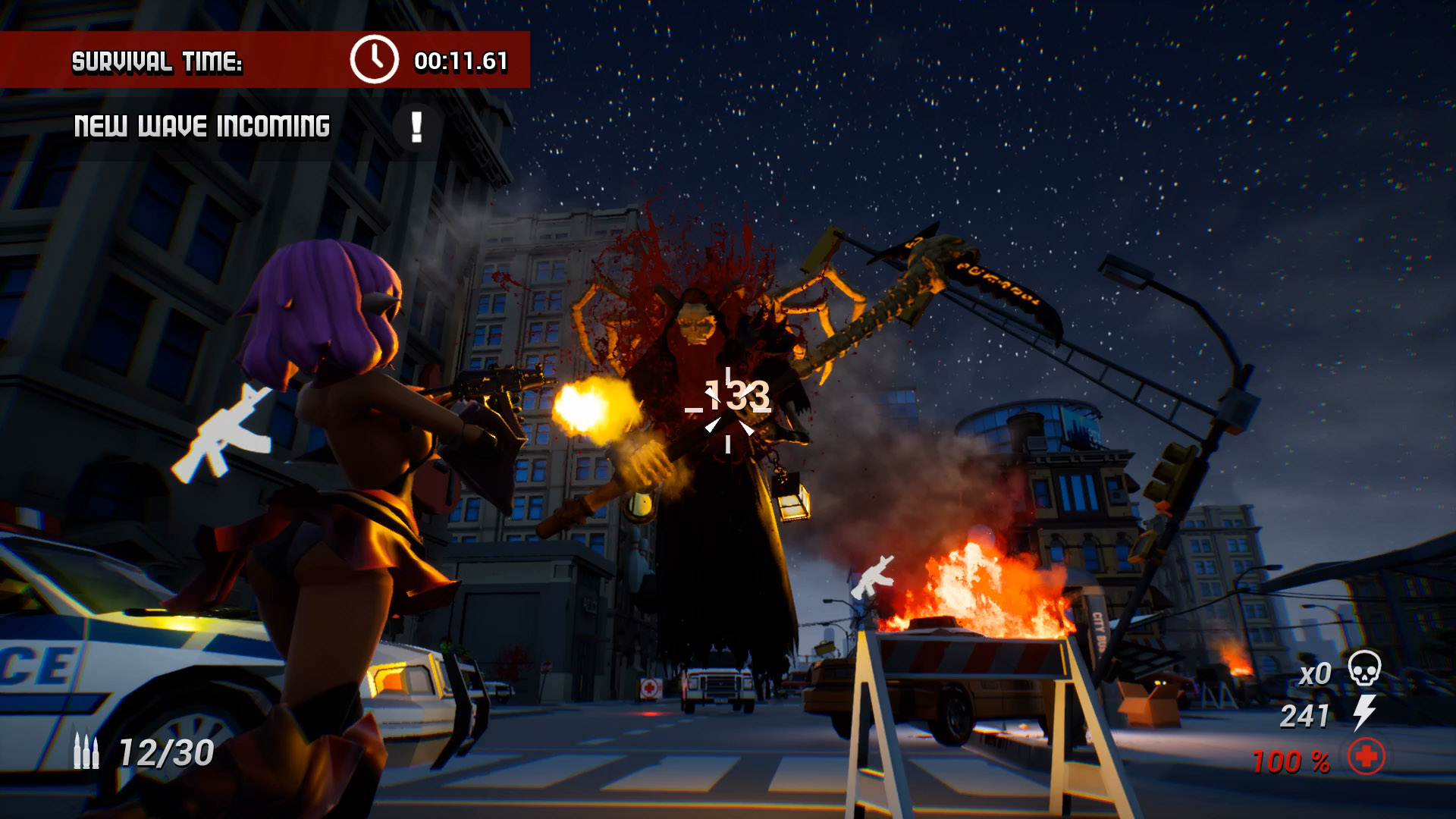The height and width of the screenshot is (819, 1456).
Task: Click the red medical cross icon
Action: (x=1366, y=757)
